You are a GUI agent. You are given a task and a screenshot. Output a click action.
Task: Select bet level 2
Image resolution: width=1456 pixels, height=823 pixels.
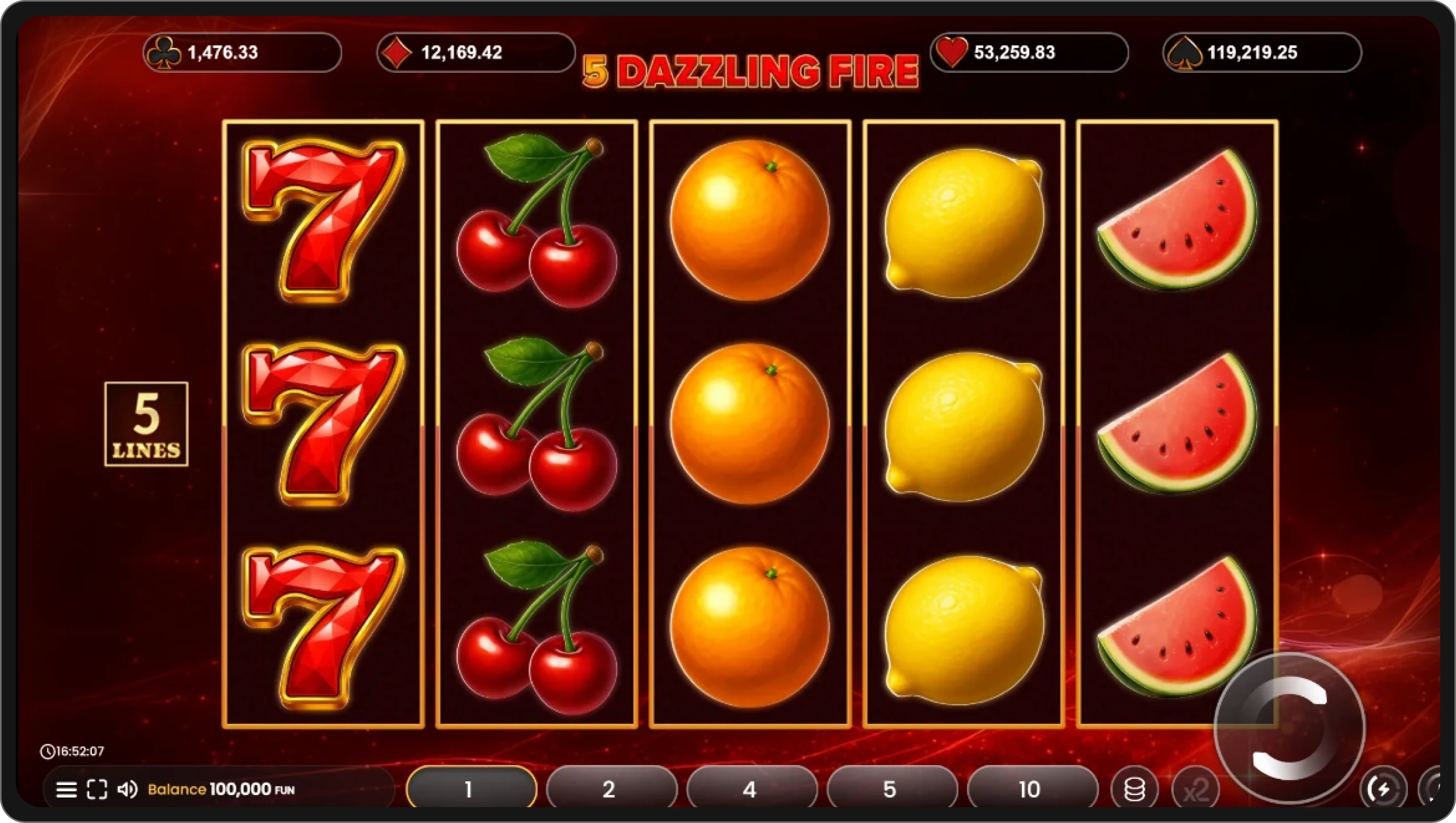coord(610,788)
